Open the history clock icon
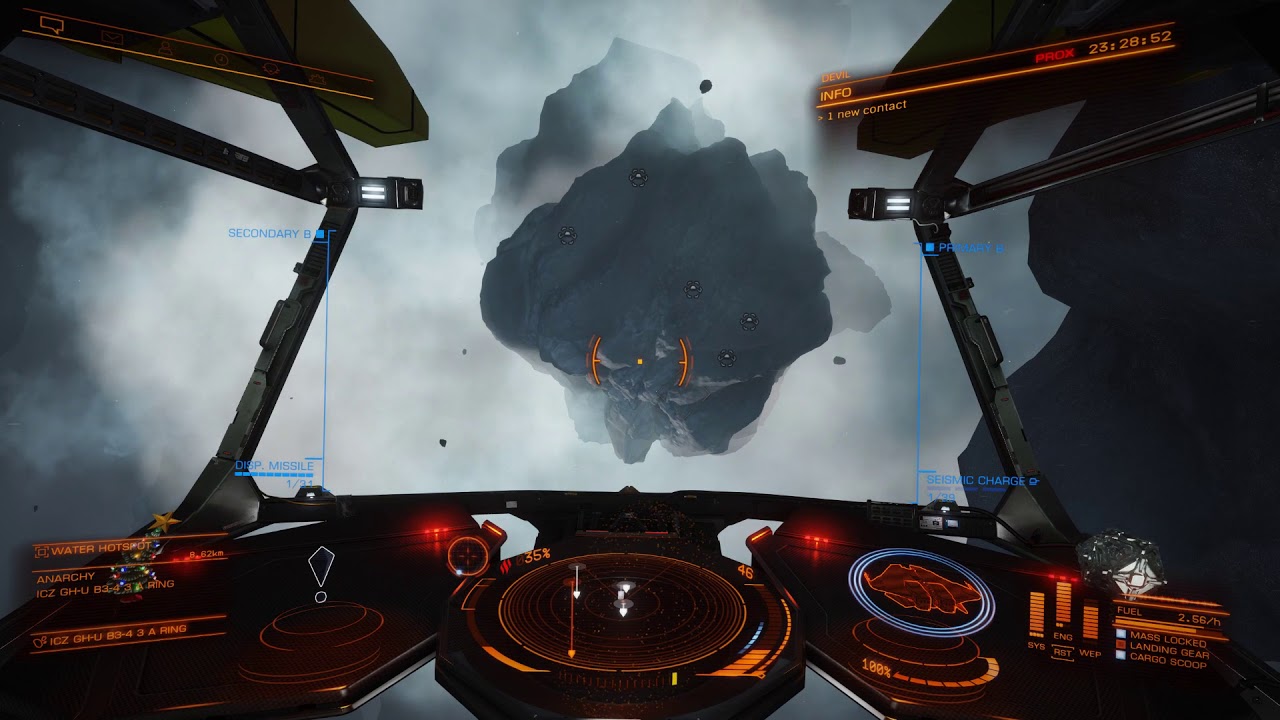The height and width of the screenshot is (720, 1280). pos(221,60)
